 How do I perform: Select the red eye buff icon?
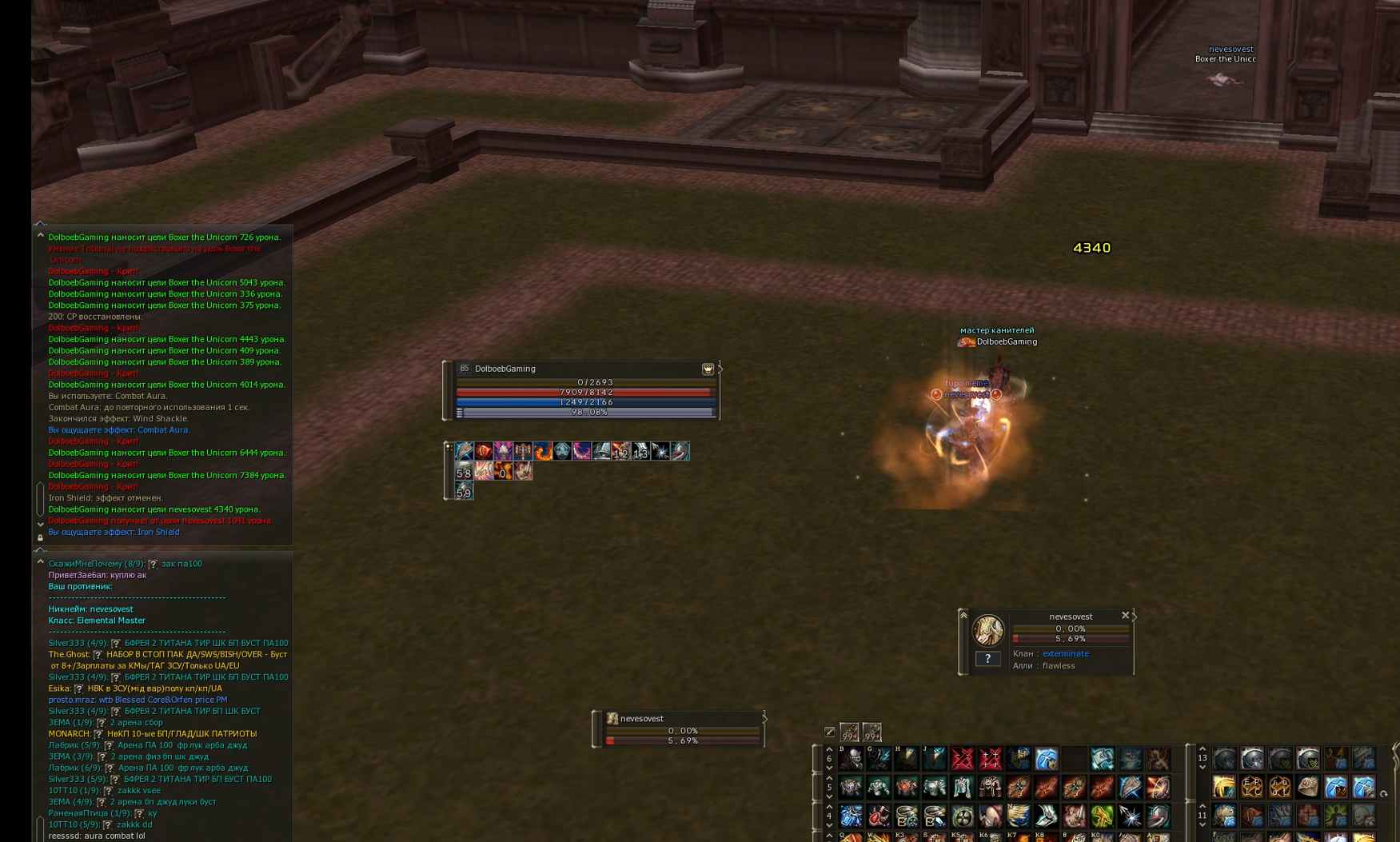[483, 452]
